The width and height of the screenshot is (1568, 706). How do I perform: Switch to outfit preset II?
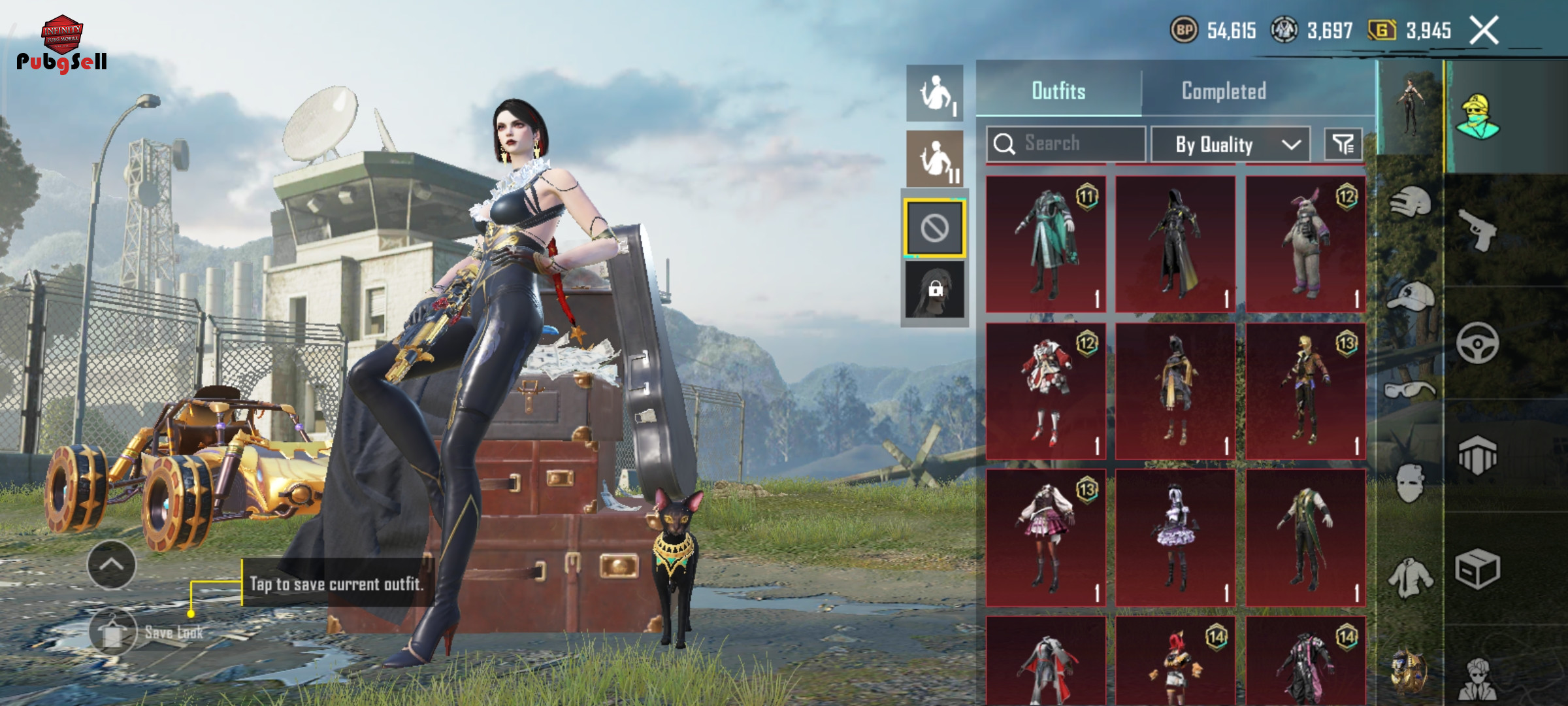coord(935,159)
